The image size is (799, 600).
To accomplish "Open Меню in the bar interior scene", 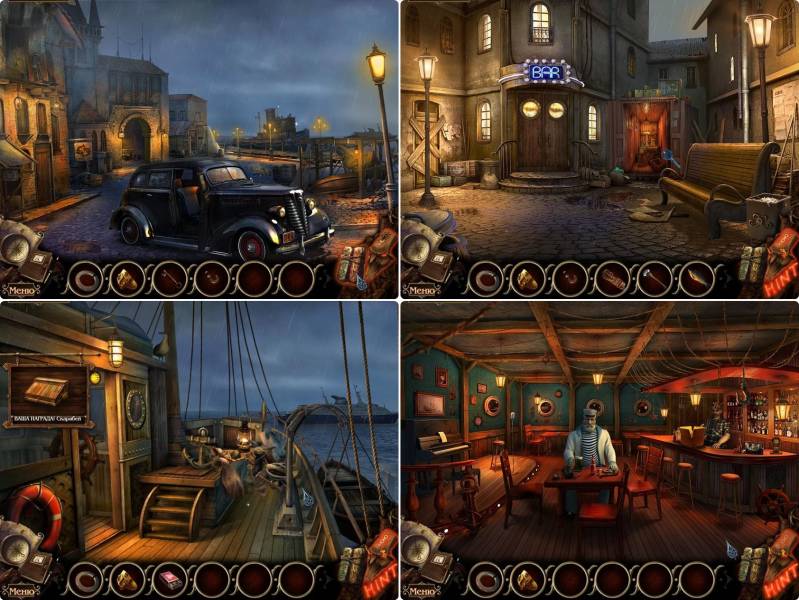I will click(x=422, y=591).
